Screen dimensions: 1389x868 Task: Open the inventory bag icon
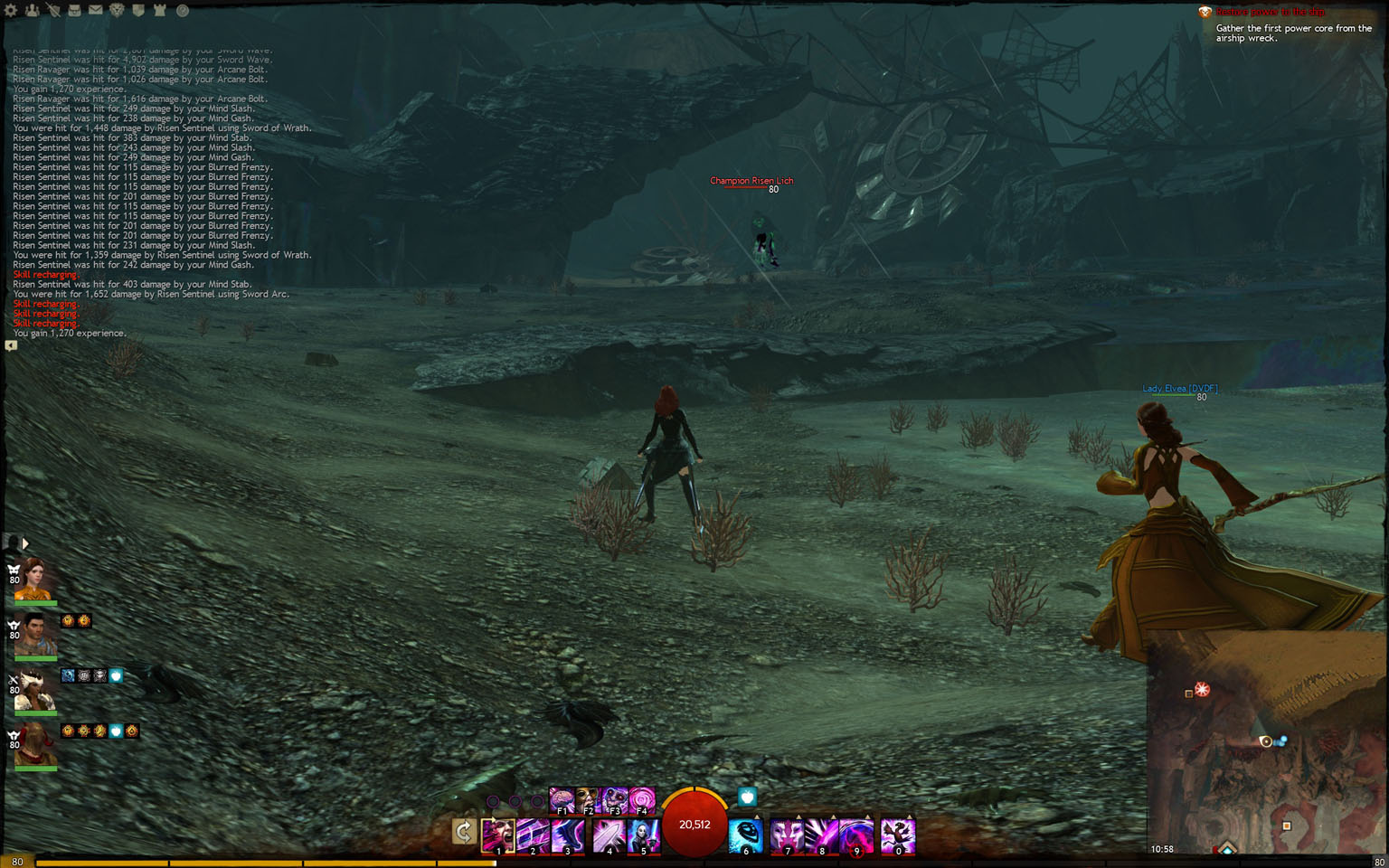[74, 11]
